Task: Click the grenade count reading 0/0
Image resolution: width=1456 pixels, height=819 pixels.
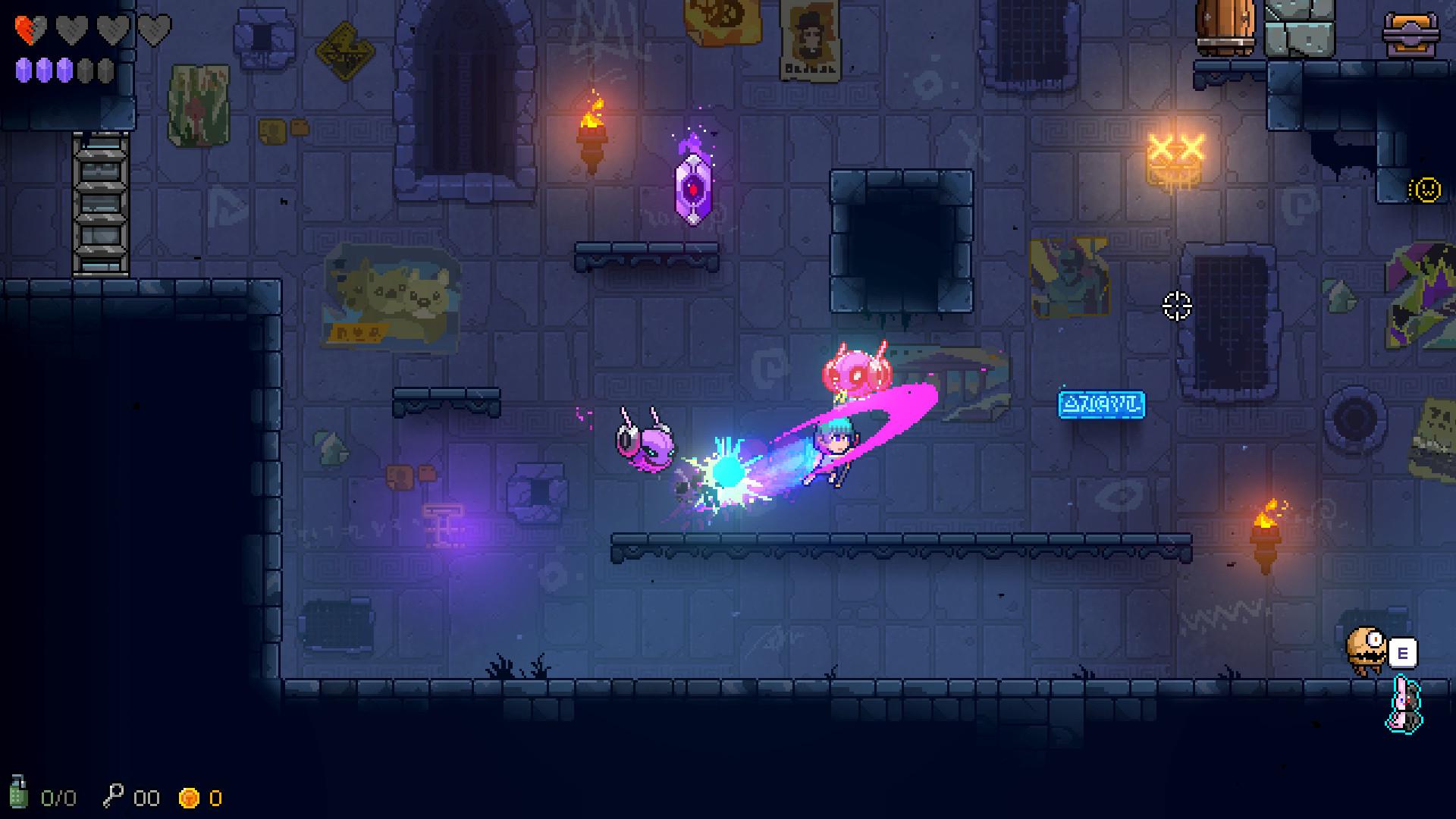Action: click(58, 797)
